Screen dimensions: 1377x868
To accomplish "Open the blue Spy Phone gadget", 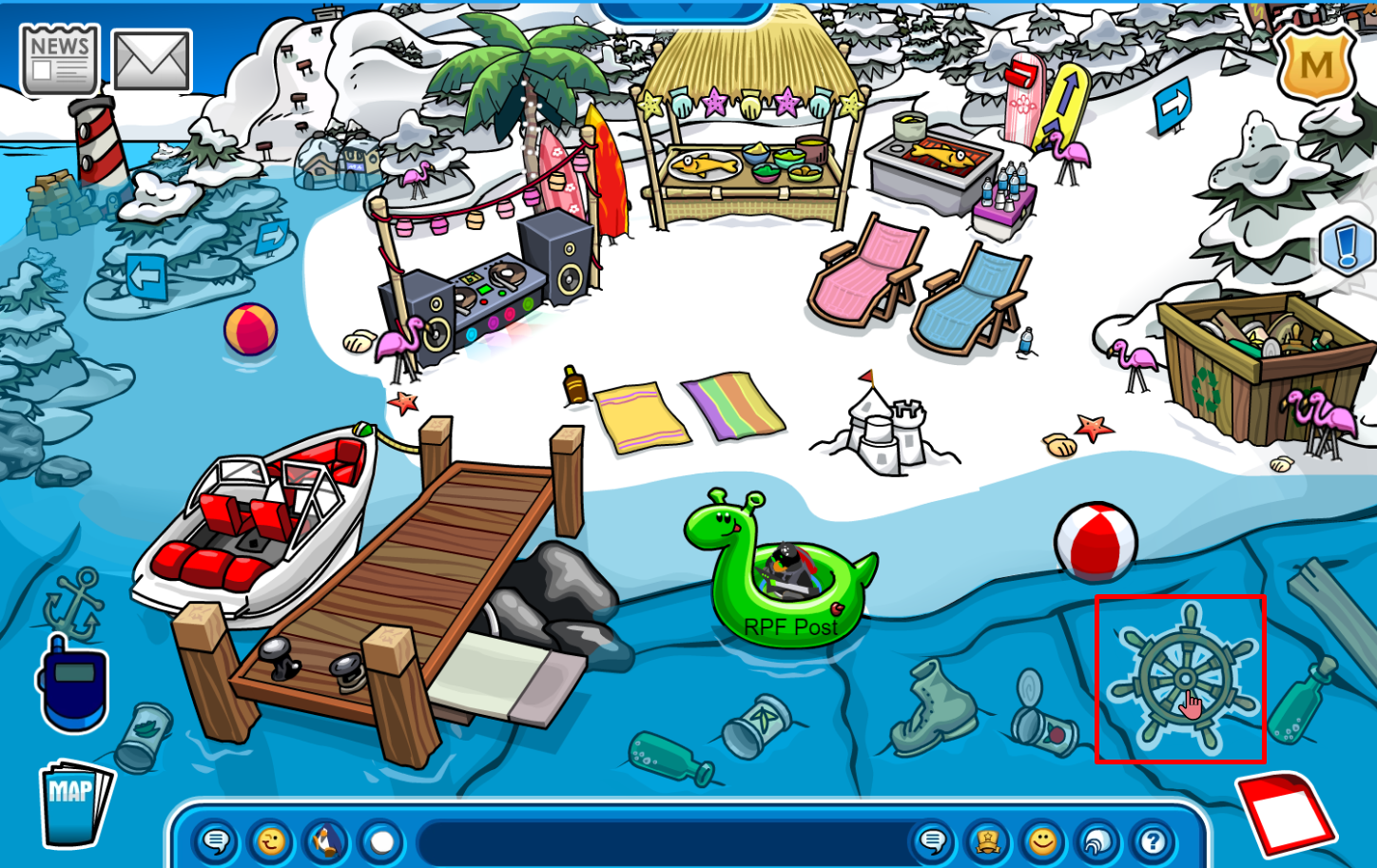I will click(74, 686).
